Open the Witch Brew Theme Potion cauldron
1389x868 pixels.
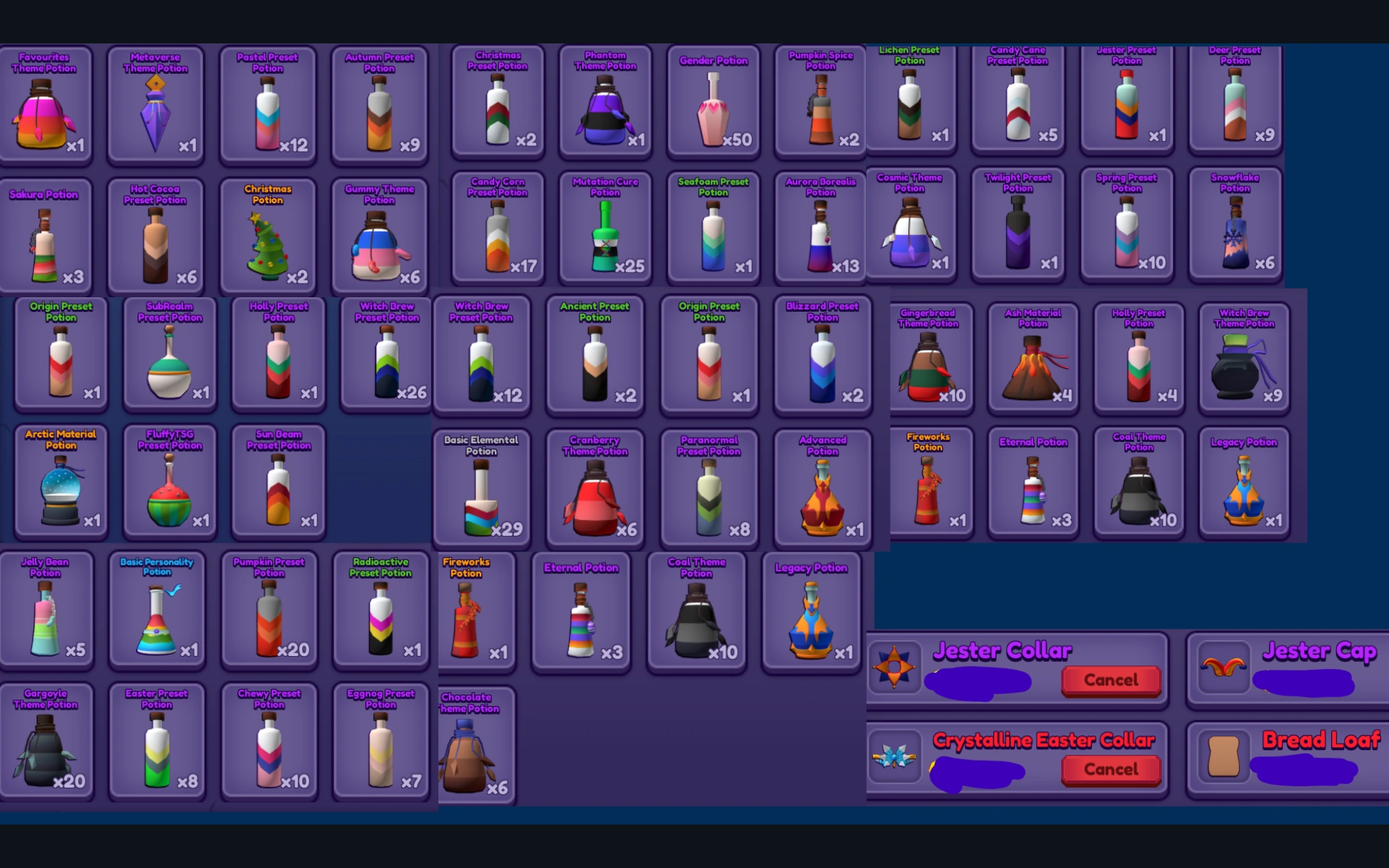click(x=1244, y=358)
